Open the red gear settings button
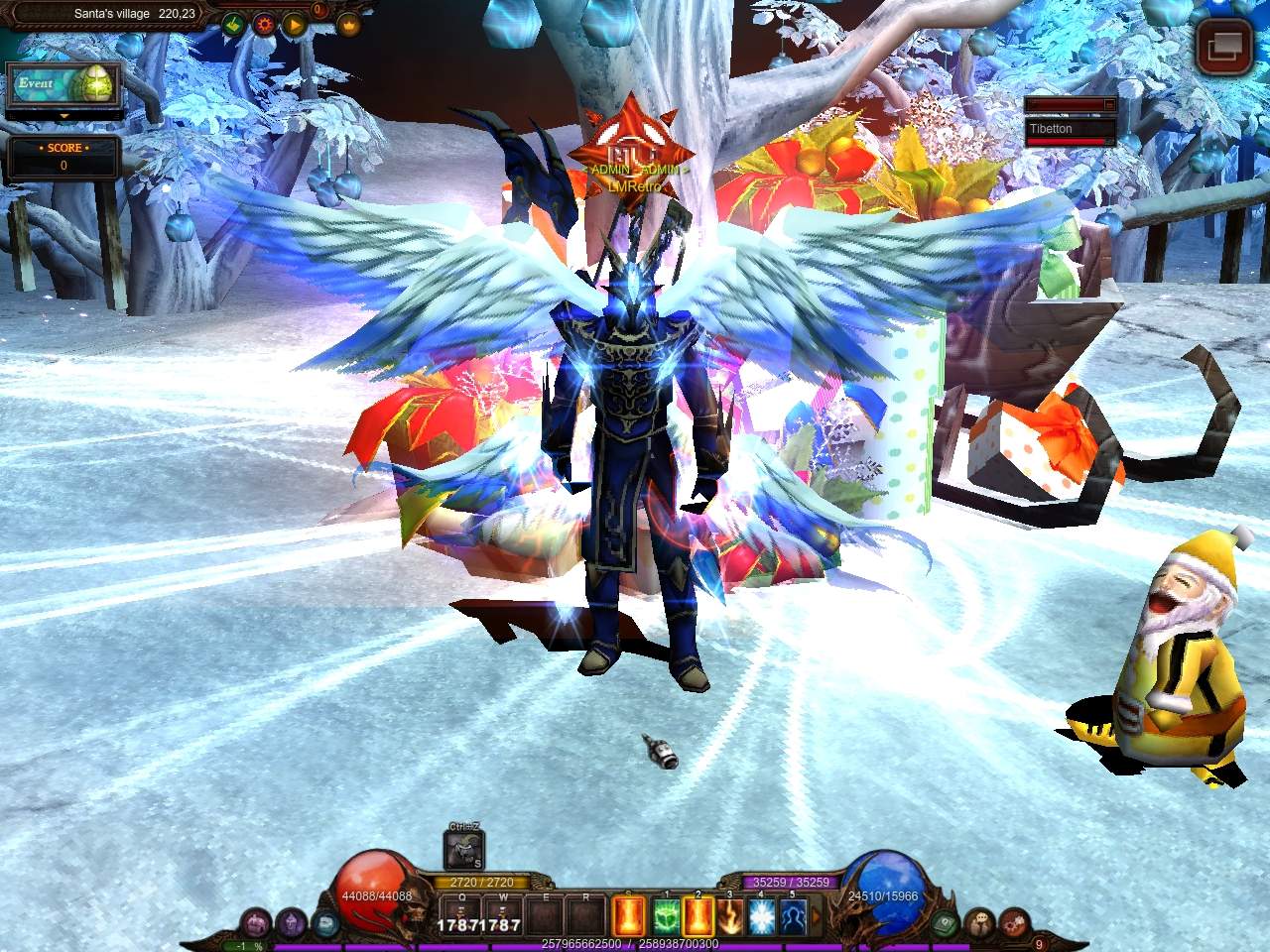 pos(264,24)
